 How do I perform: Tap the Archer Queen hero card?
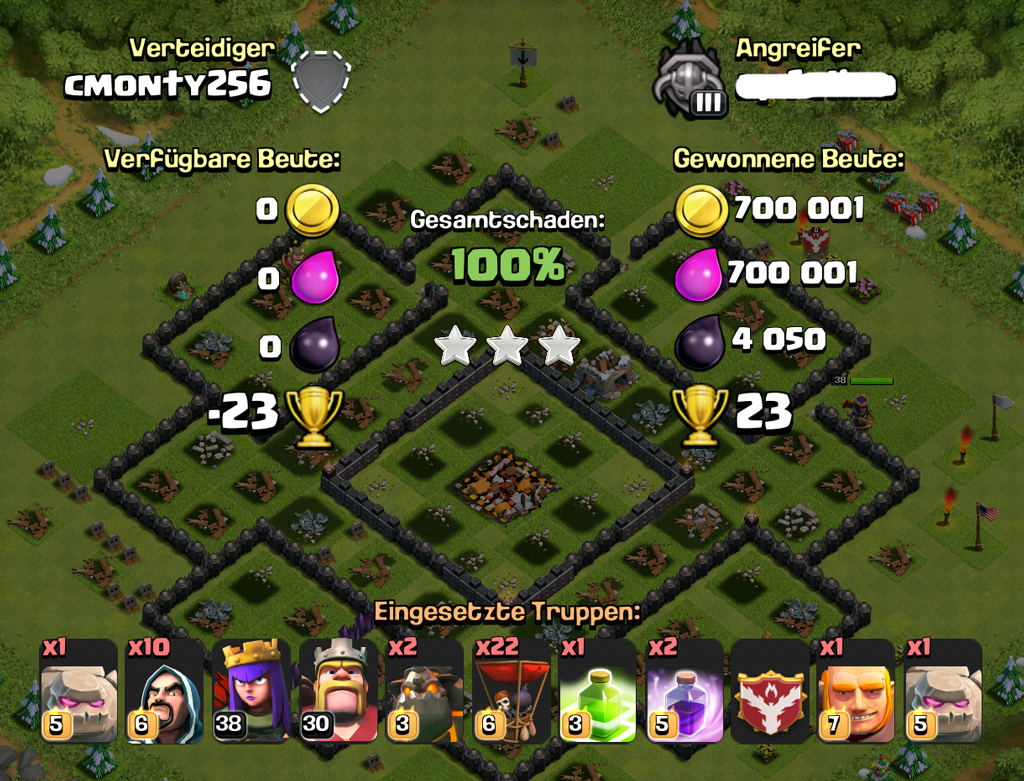point(251,691)
